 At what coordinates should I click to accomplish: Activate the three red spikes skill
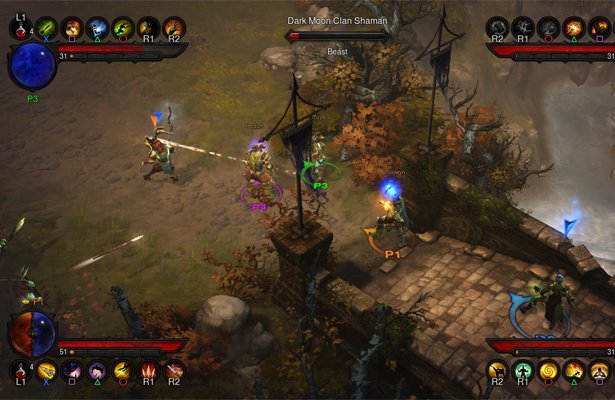point(148,372)
